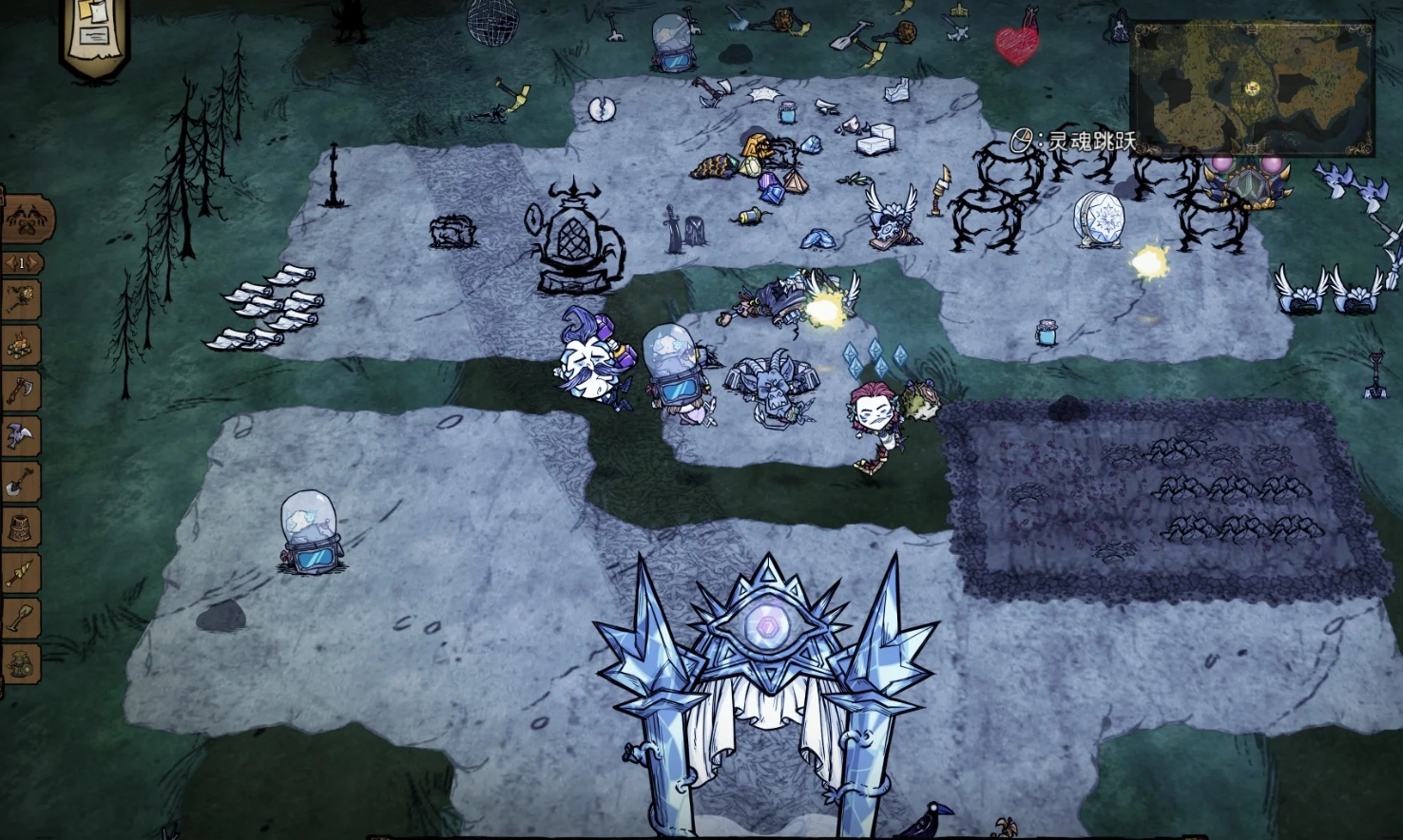Image resolution: width=1403 pixels, height=840 pixels.
Task: Open the notes banner at the top
Action: pyautogui.click(x=94, y=35)
